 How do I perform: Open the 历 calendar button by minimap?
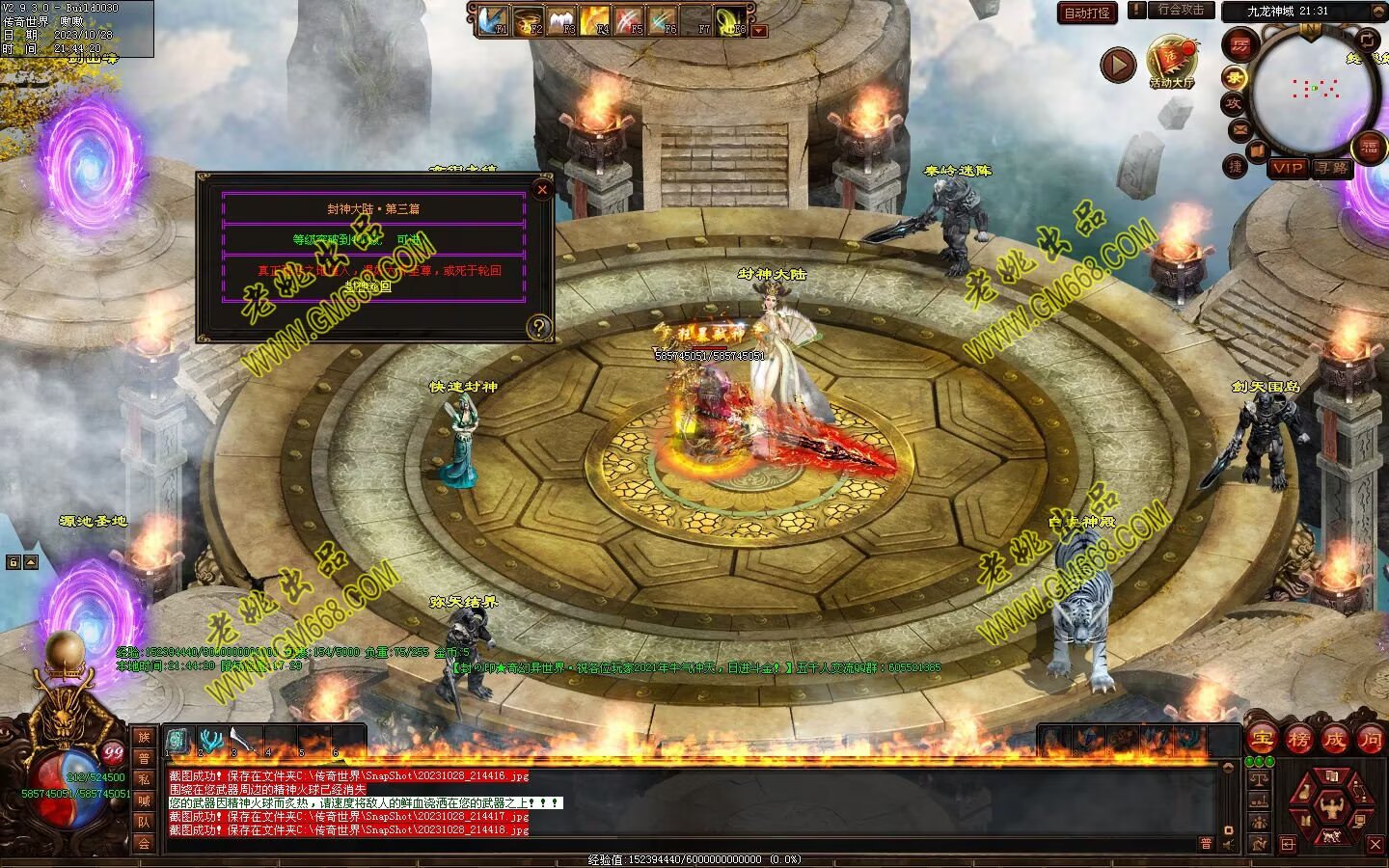coord(1239,43)
